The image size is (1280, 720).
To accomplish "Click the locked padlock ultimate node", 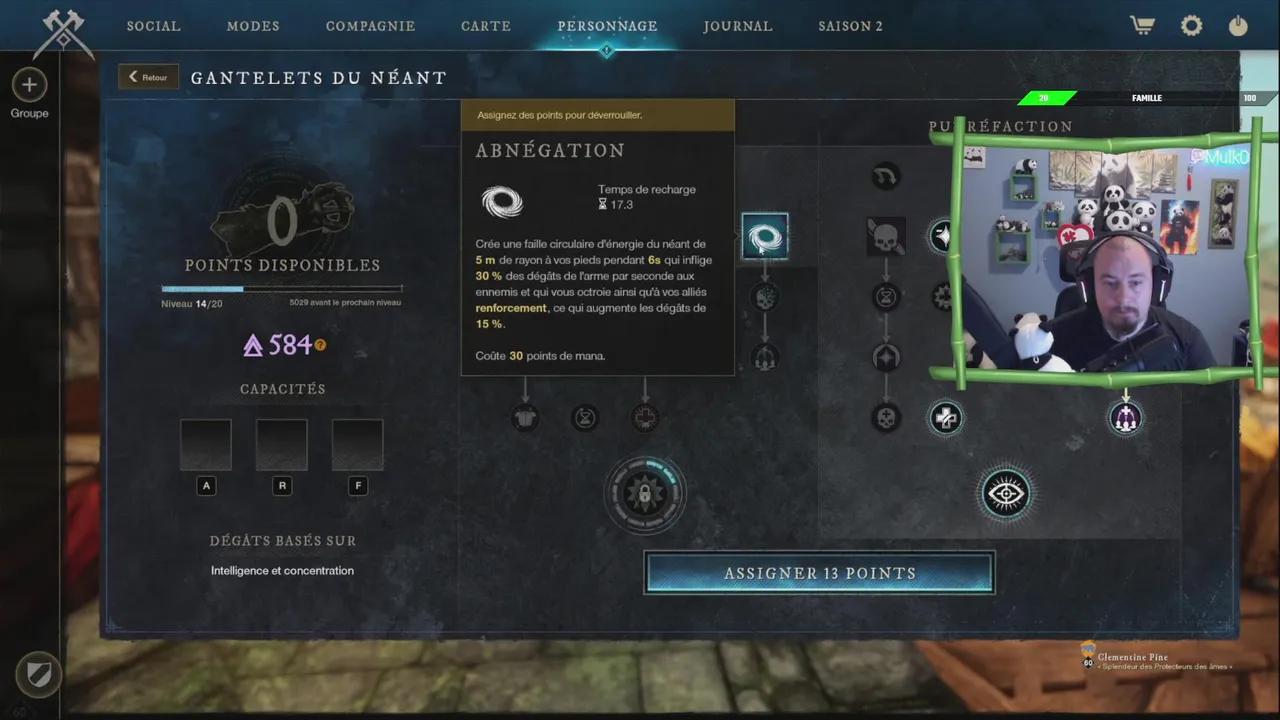I will (x=645, y=493).
